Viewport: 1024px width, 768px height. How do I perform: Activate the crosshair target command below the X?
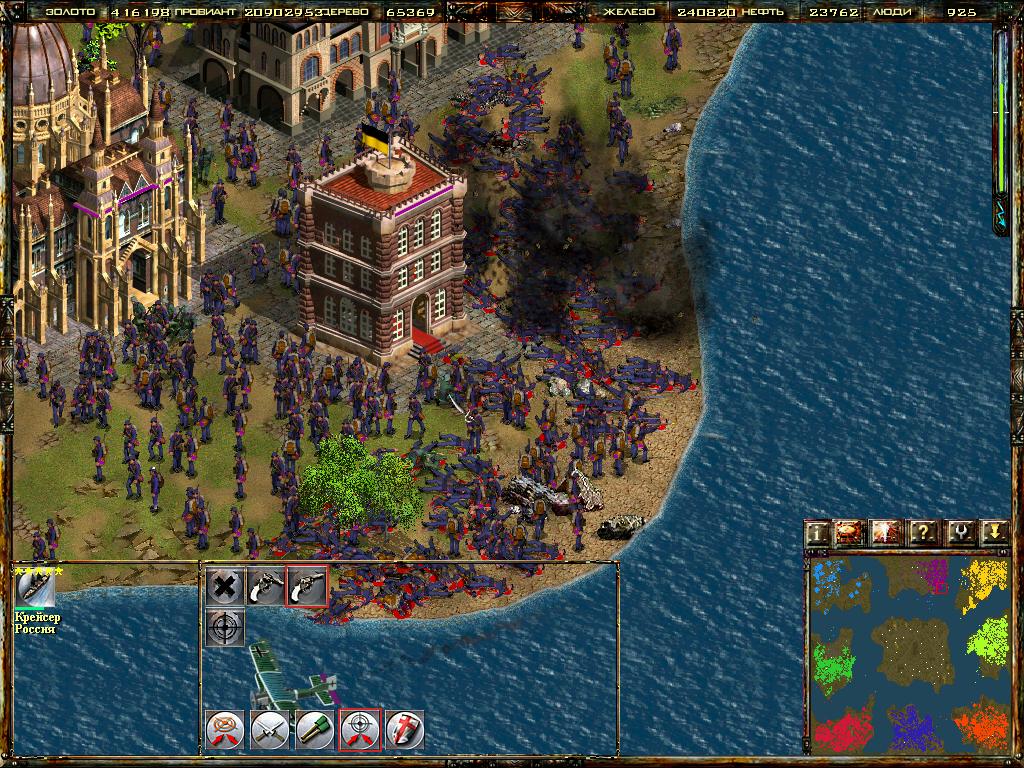click(226, 626)
